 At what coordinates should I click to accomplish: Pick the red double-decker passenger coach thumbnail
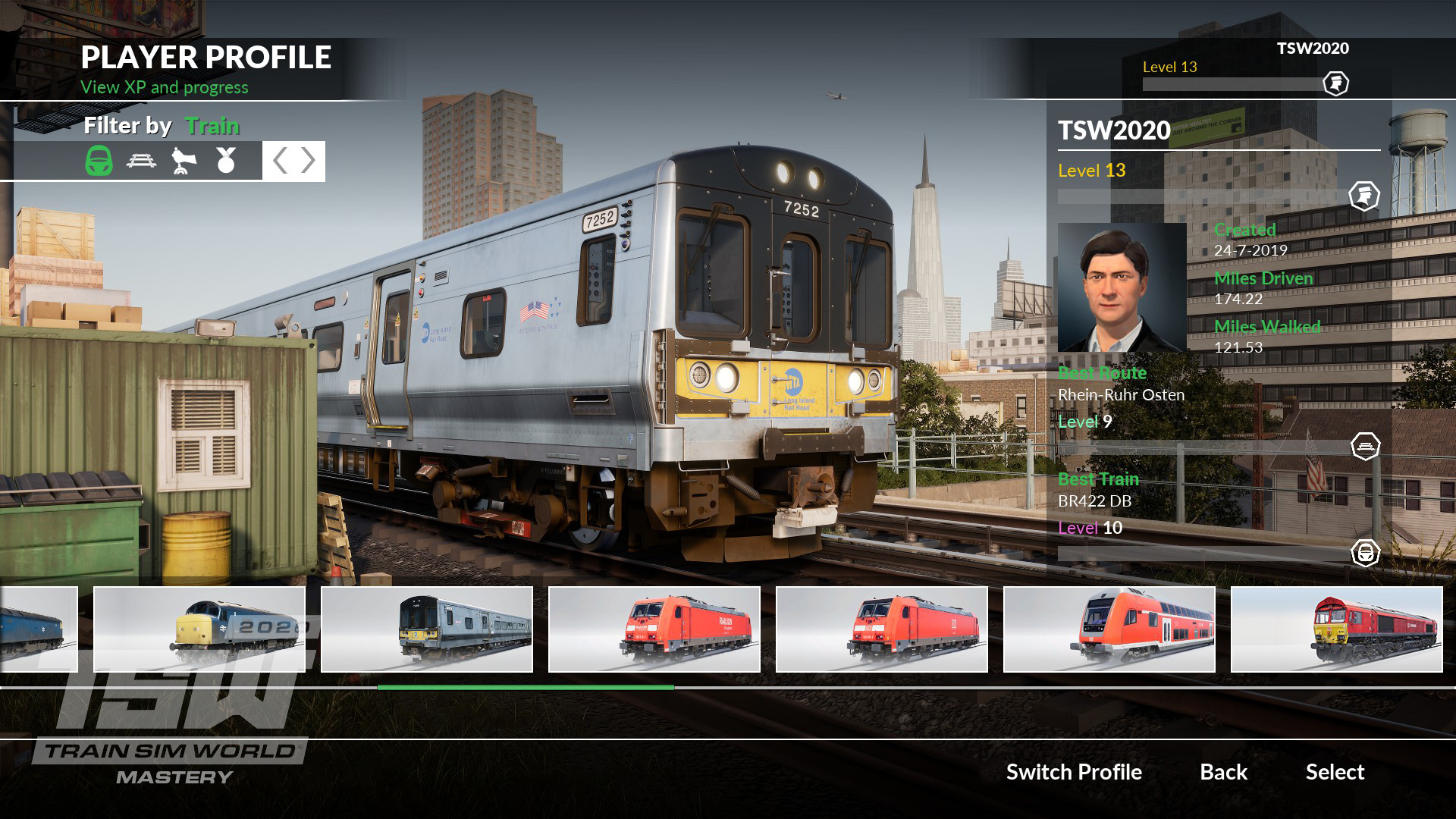(x=1109, y=629)
